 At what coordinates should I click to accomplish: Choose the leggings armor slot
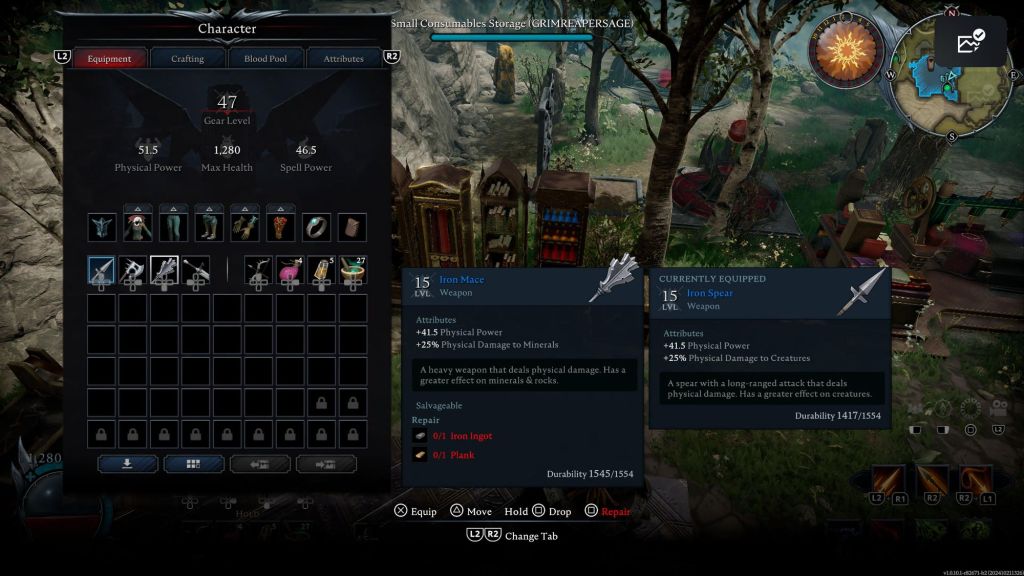click(174, 227)
